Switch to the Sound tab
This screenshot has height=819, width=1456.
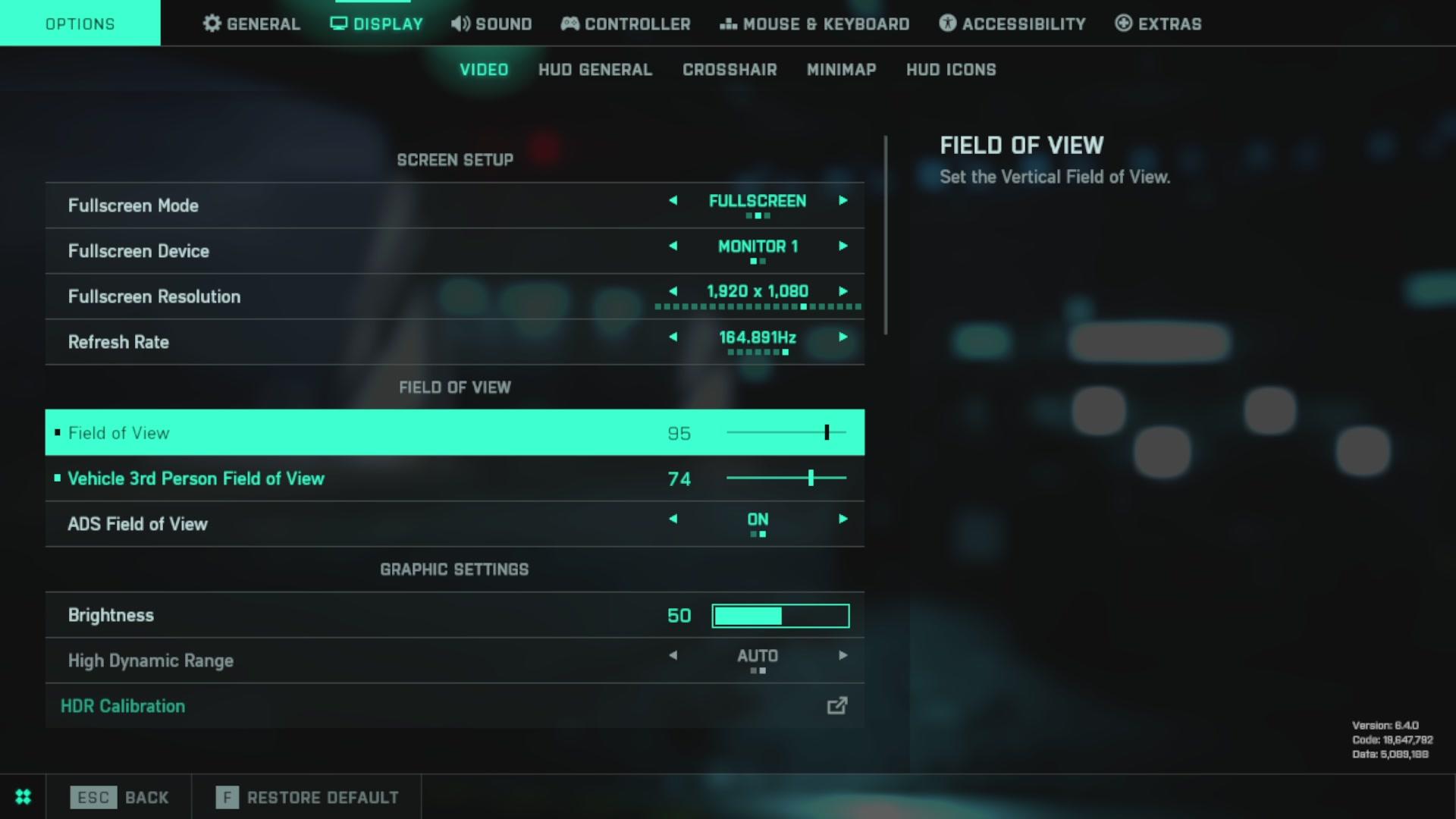click(x=491, y=24)
